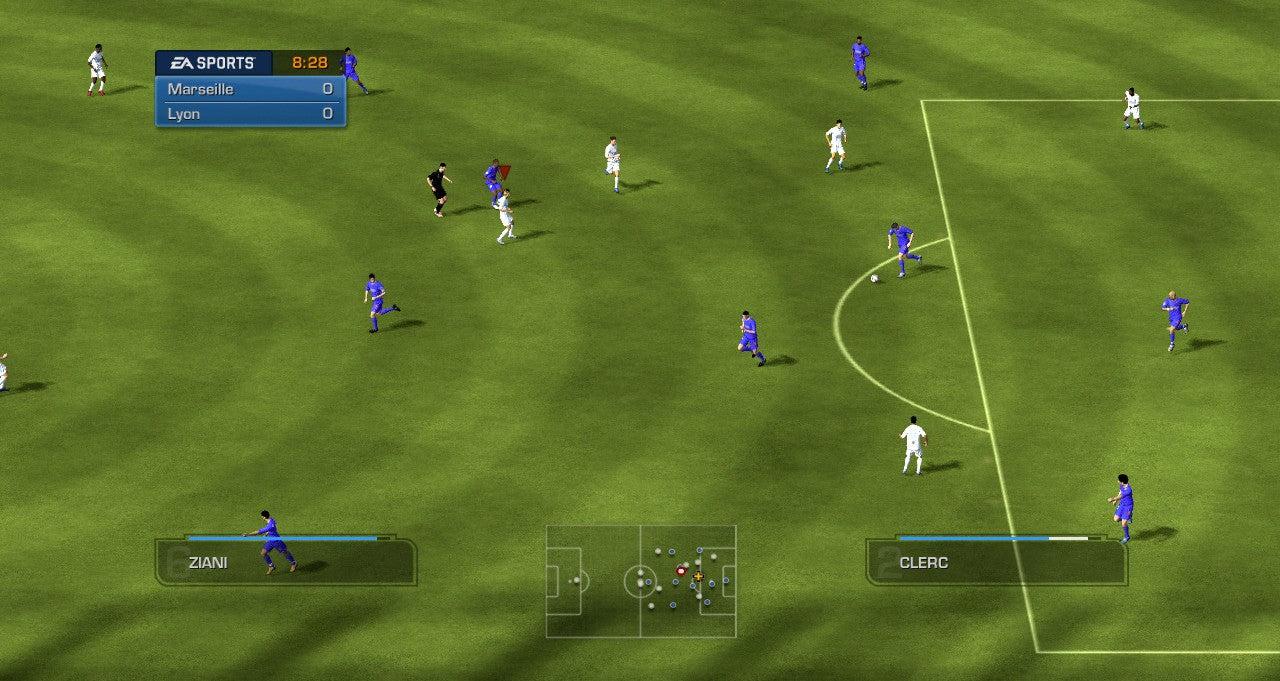Select the CLERC player name panel
This screenshot has height=681, width=1280.
[x=996, y=562]
